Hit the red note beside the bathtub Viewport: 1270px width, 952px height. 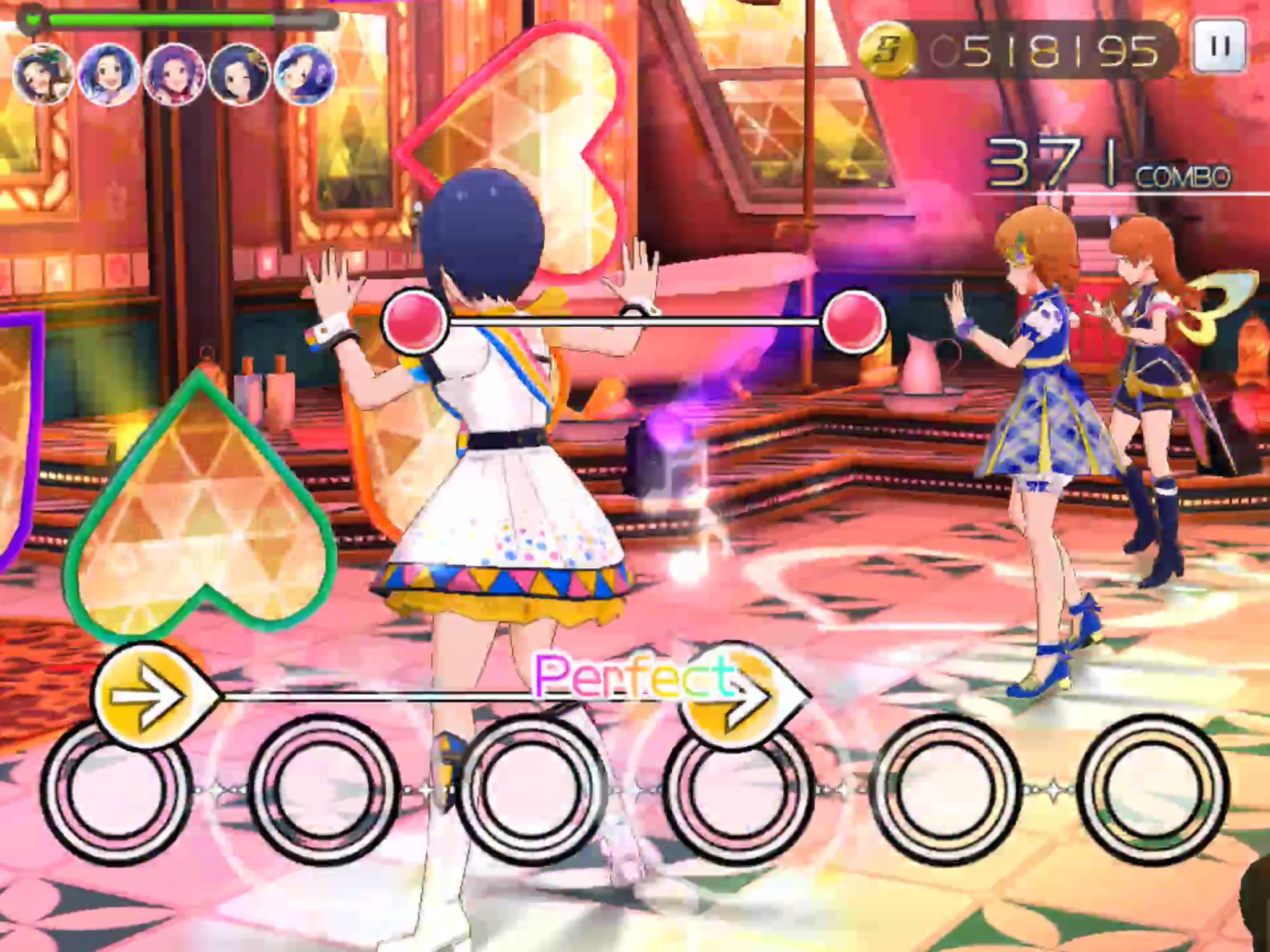click(855, 321)
